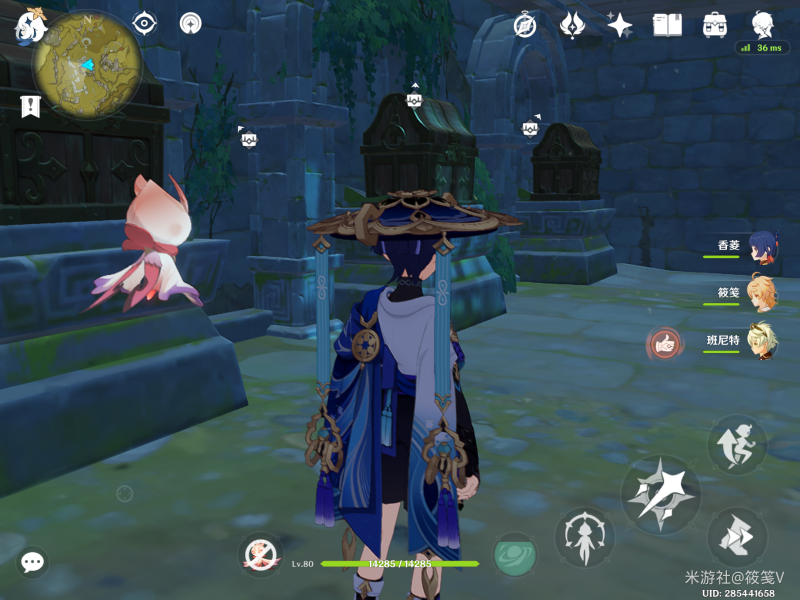Open the book handbook icon
This screenshot has width=800, height=600.
click(667, 25)
